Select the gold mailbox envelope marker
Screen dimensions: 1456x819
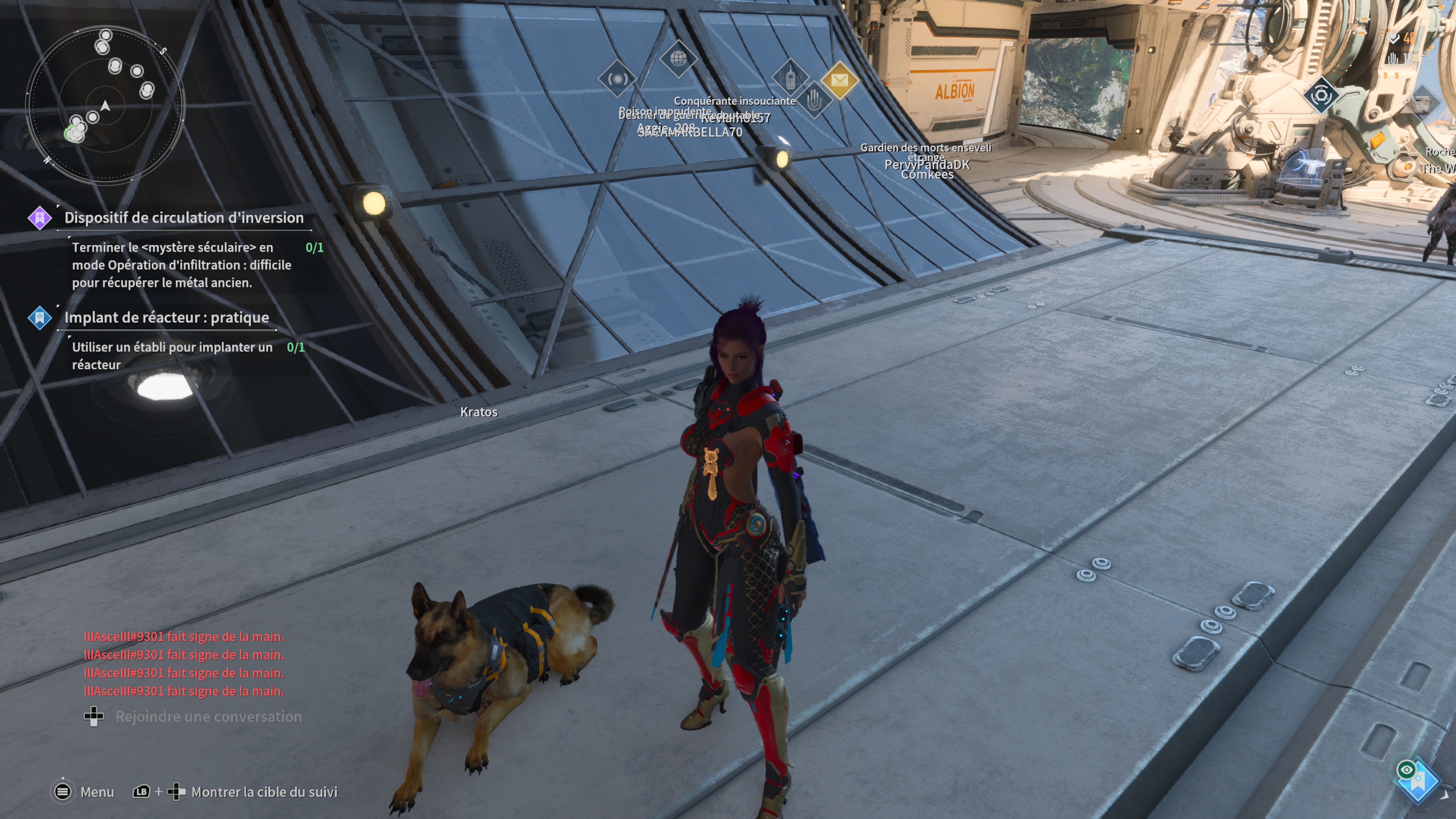click(x=839, y=81)
